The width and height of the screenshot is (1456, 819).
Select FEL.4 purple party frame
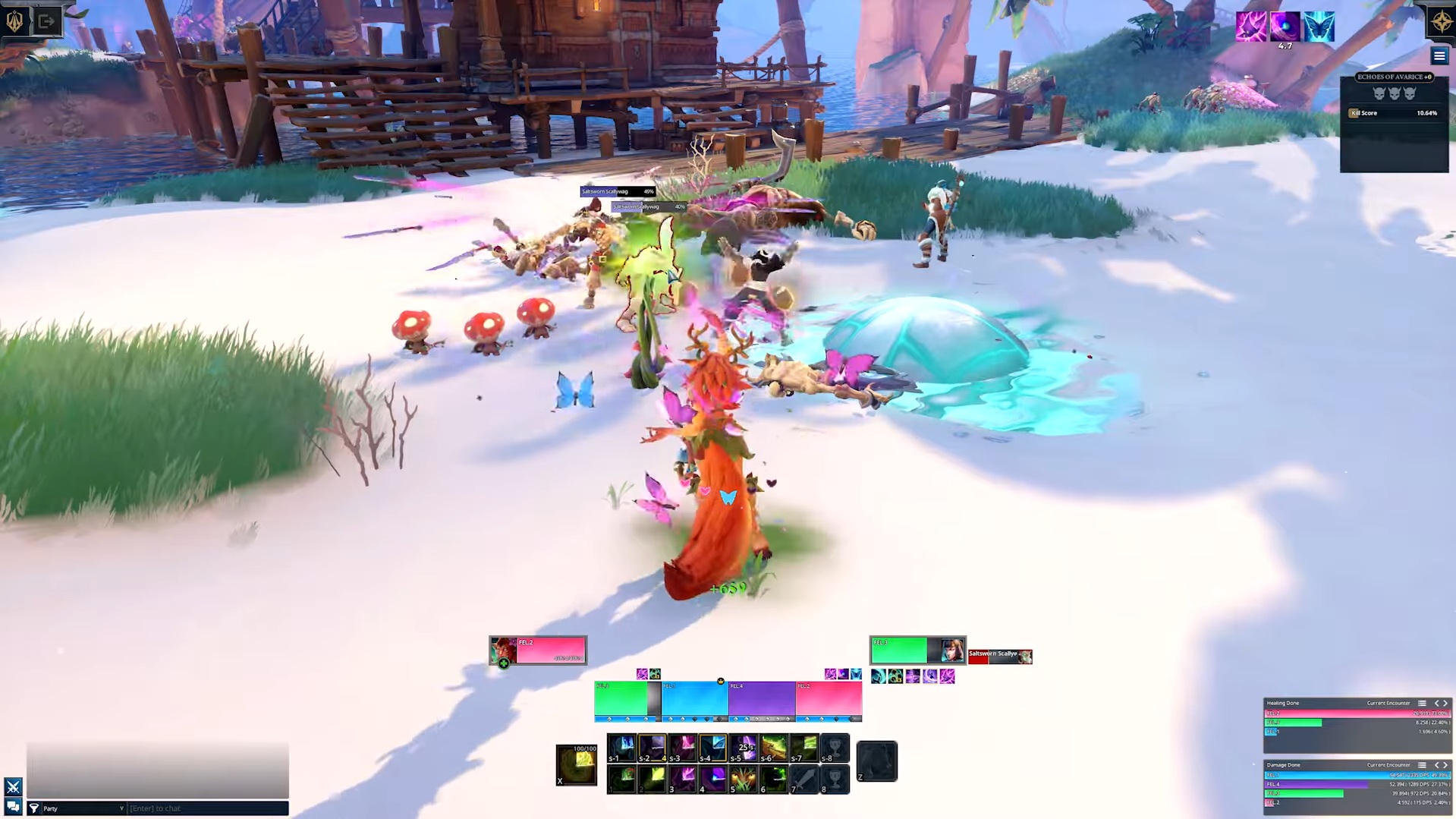click(761, 699)
